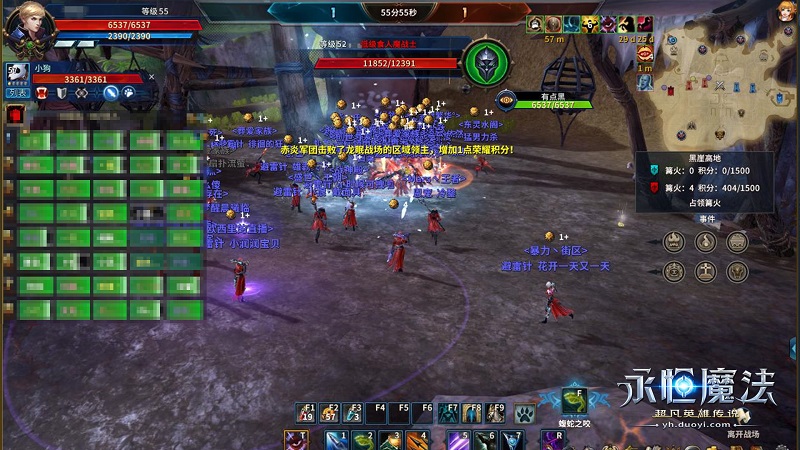Click the boss target emblem portrait
Image resolution: width=800 pixels, height=450 pixels.
point(488,61)
